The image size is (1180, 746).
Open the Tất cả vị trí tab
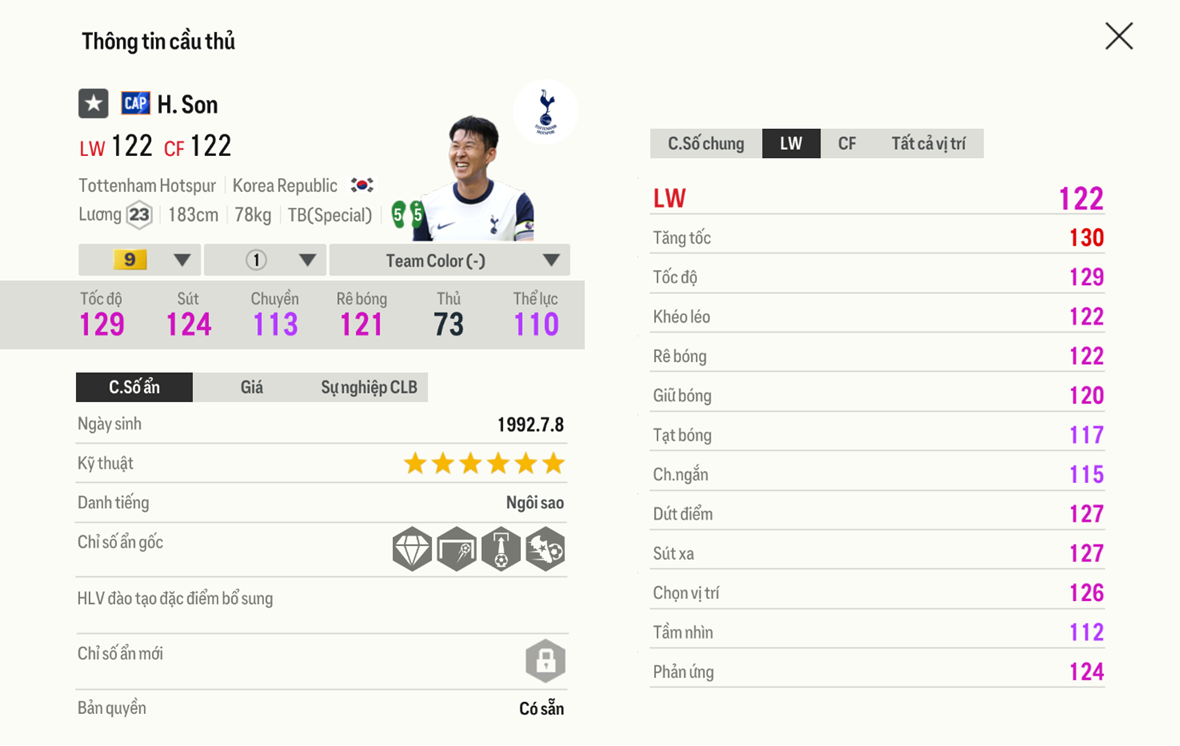pyautogui.click(x=928, y=143)
